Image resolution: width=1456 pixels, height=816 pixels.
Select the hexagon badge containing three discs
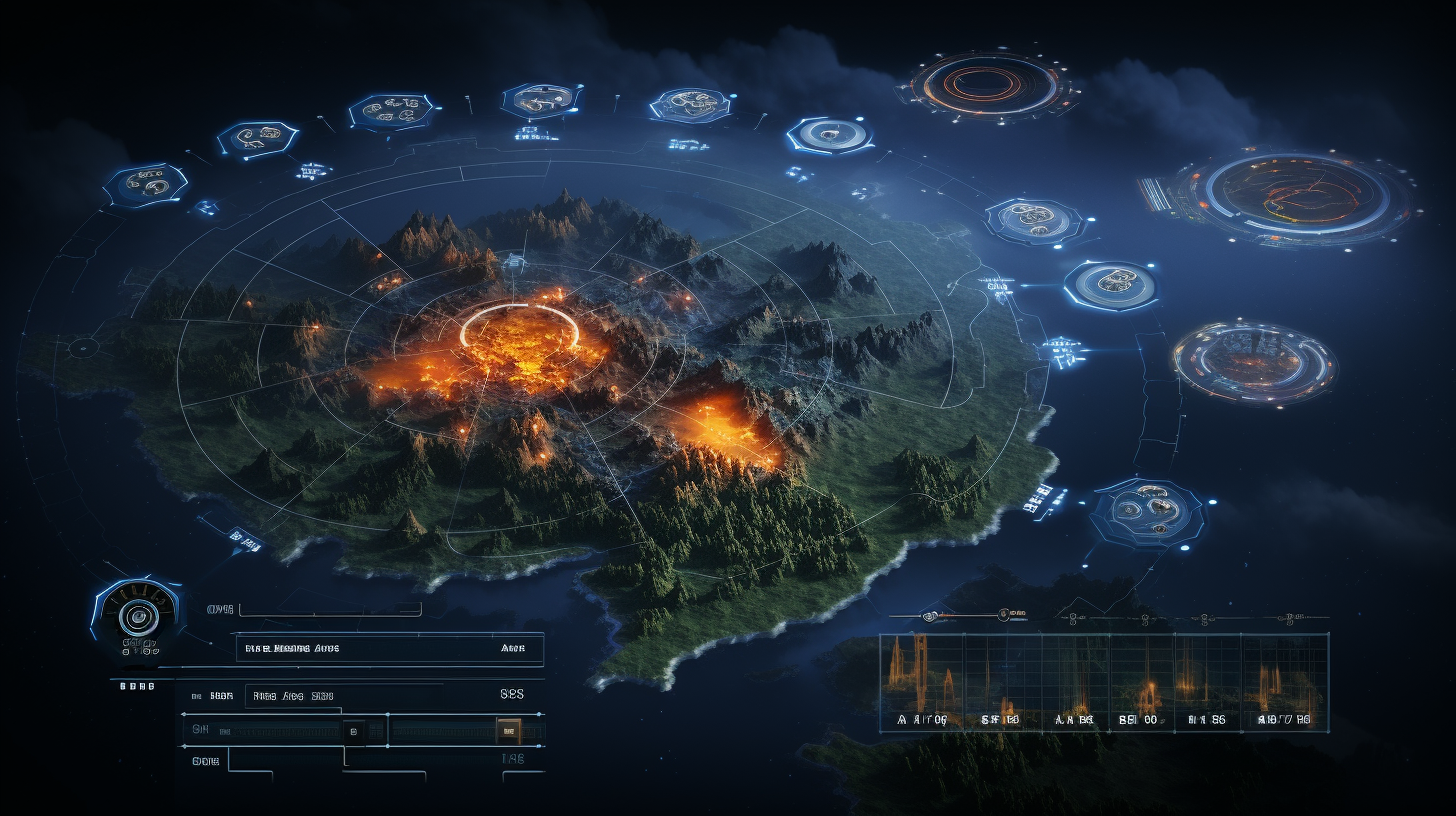pyautogui.click(x=1148, y=510)
